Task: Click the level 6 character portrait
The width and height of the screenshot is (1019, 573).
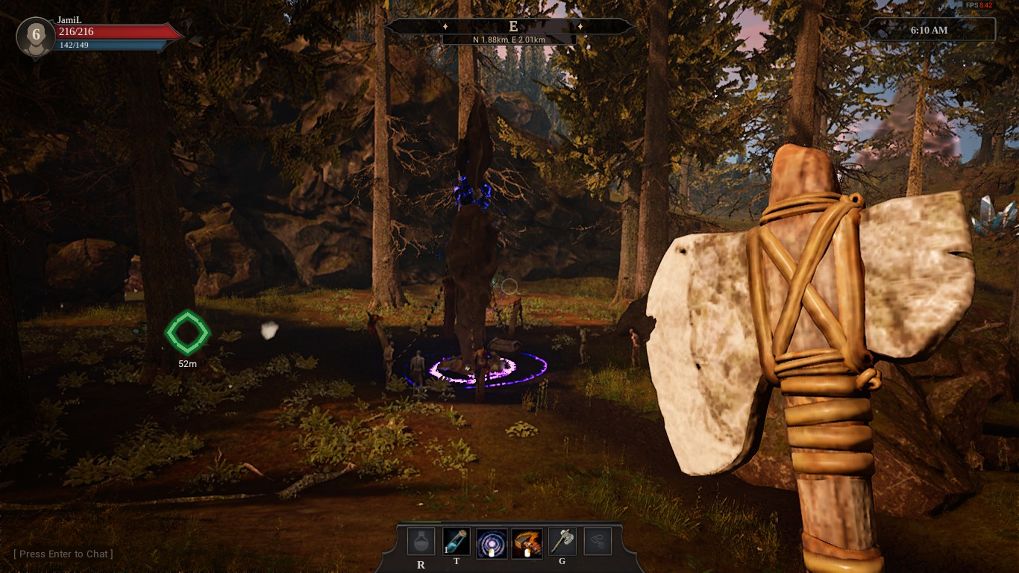Action: pyautogui.click(x=35, y=36)
